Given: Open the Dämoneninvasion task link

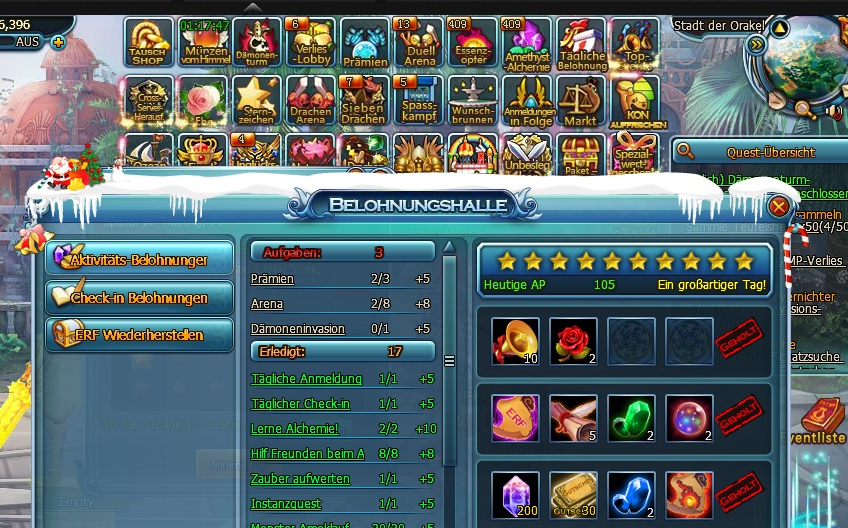Looking at the screenshot, I should pos(297,328).
